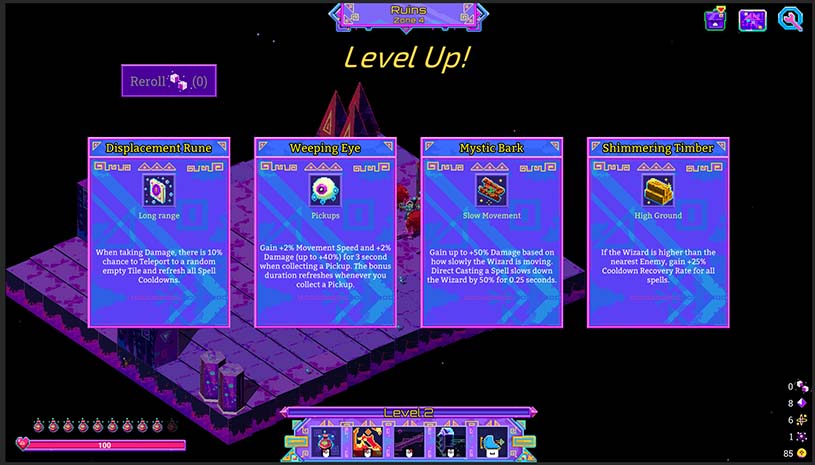Select the blue dash spell slot
815x465 pixels.
coord(491,442)
